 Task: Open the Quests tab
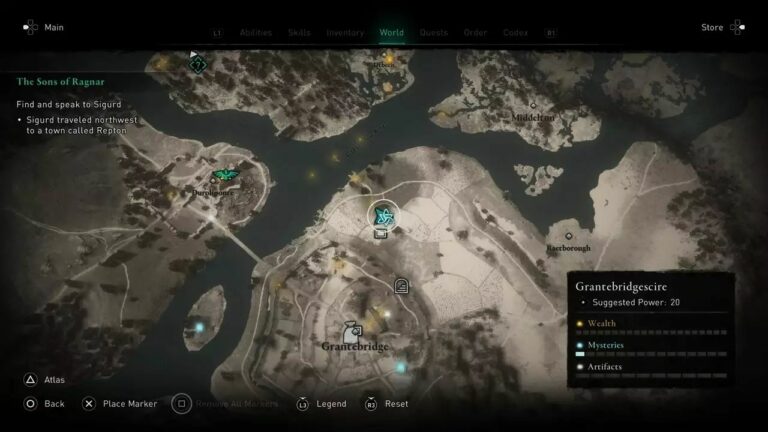(434, 32)
